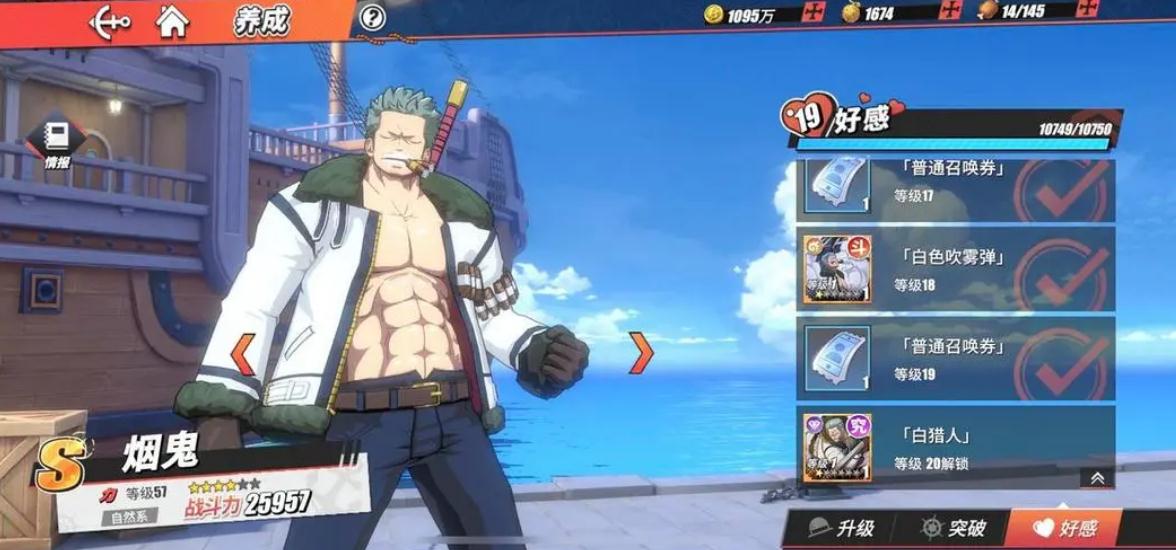The height and width of the screenshot is (550, 1176).
Task: Go back using the anchor arrow button
Action: (x=110, y=20)
